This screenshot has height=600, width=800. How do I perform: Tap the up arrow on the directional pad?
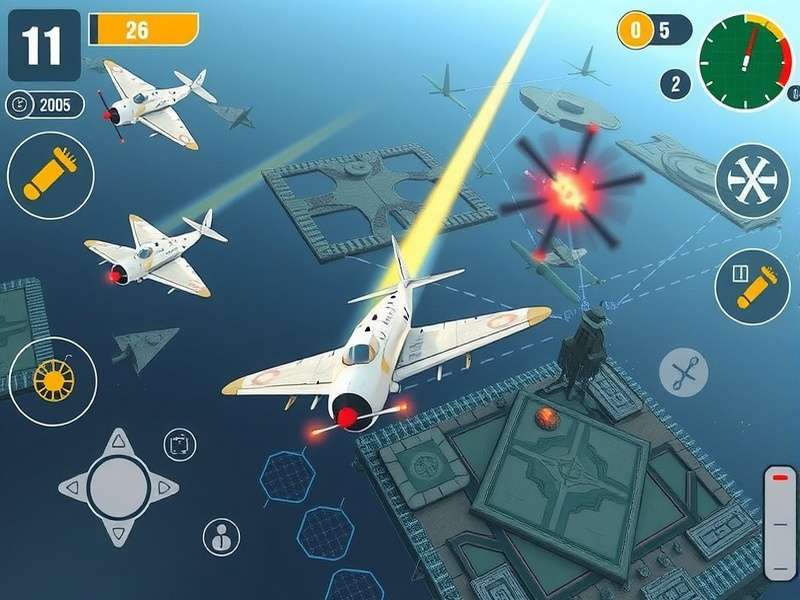(119, 441)
